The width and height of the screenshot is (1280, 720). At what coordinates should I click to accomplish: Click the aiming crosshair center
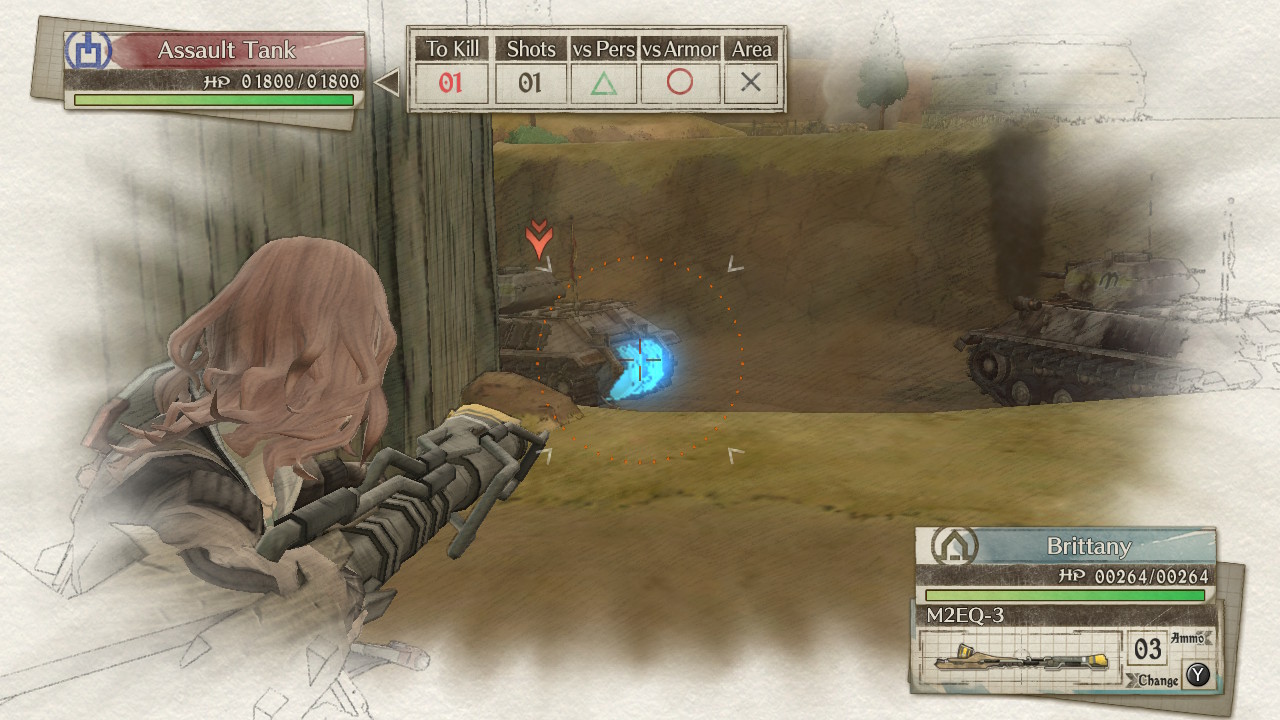pos(641,359)
